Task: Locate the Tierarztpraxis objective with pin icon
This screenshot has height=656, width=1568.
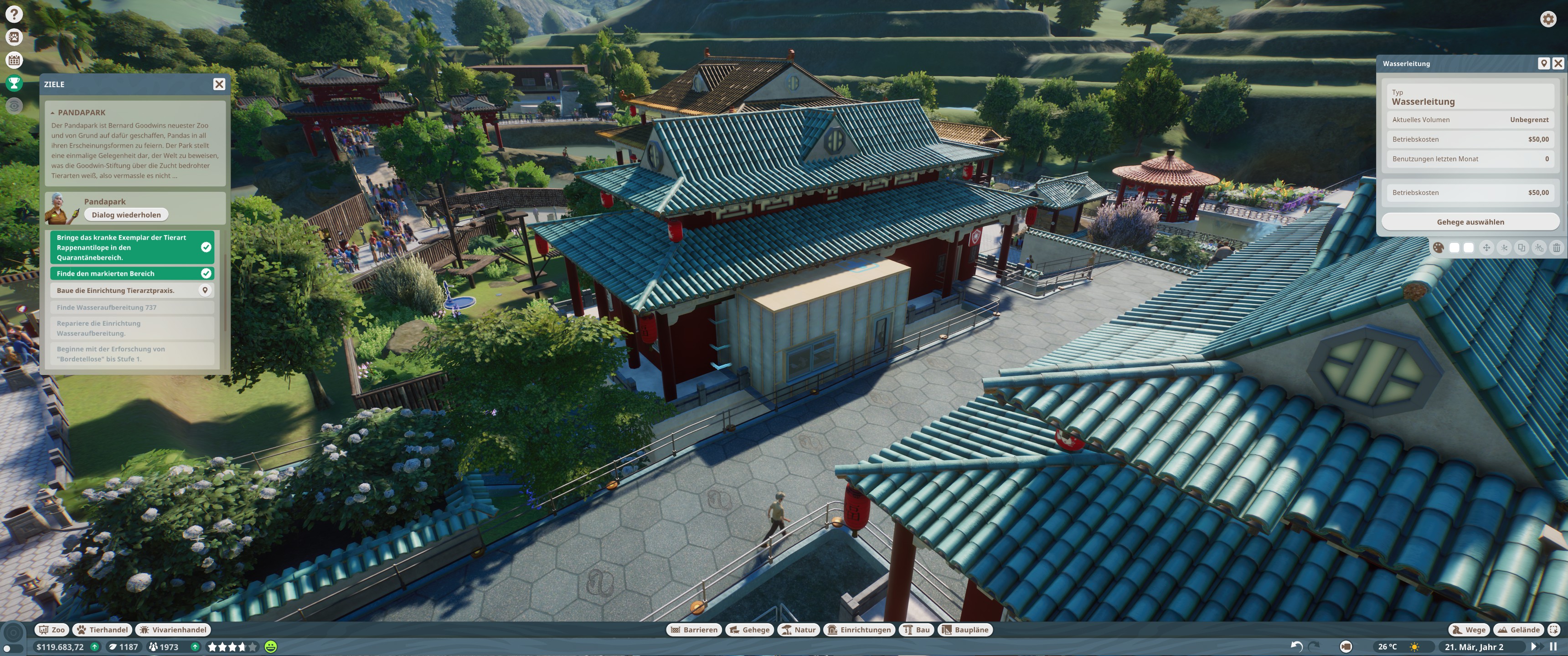Action: [205, 290]
